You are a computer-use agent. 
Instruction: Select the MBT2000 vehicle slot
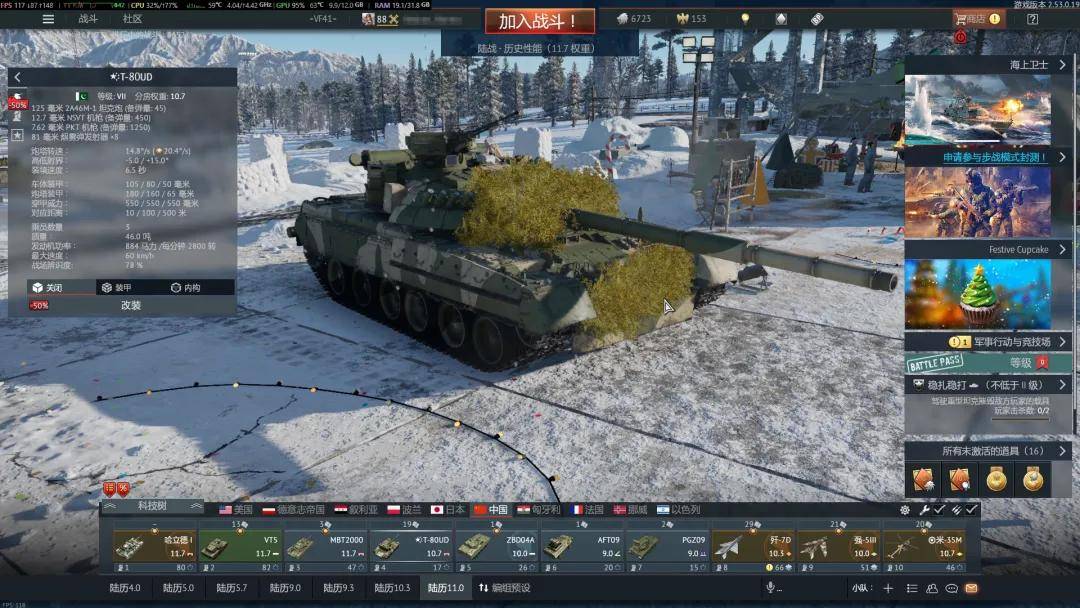coord(325,547)
